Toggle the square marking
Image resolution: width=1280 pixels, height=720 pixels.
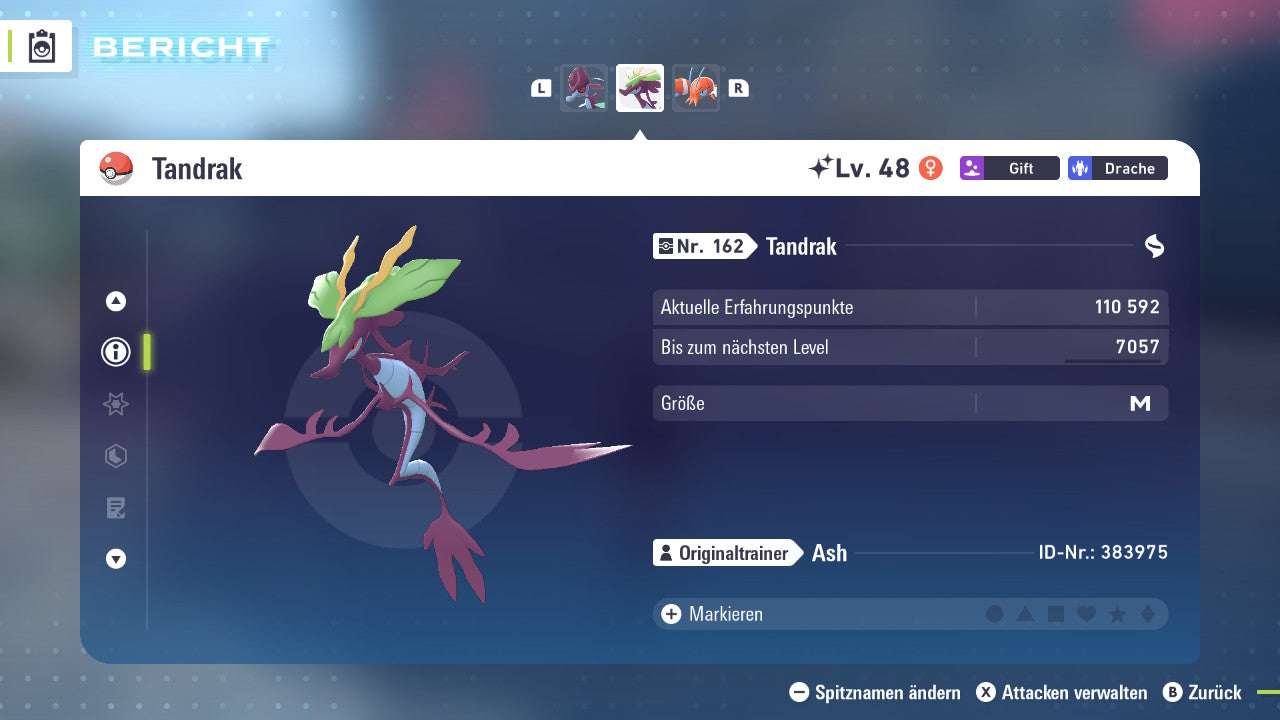click(1056, 614)
